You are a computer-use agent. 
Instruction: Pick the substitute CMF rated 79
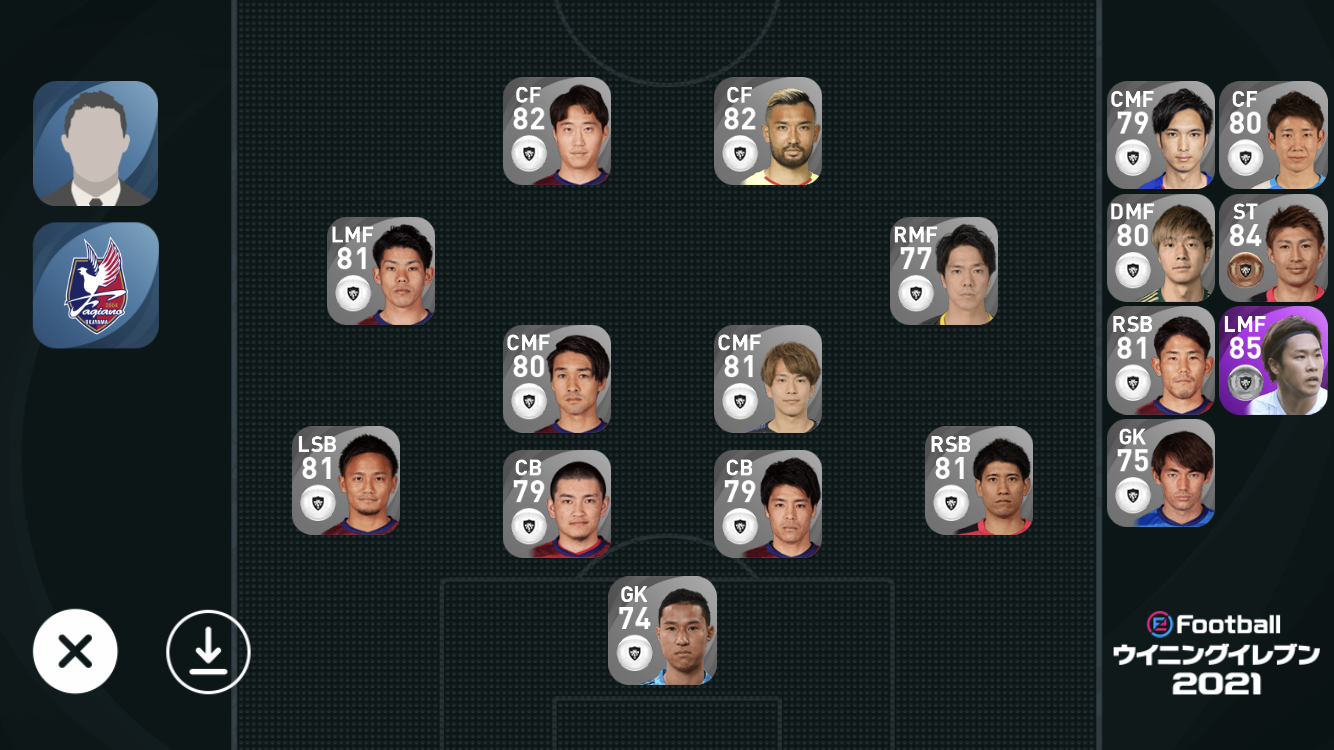point(1161,135)
